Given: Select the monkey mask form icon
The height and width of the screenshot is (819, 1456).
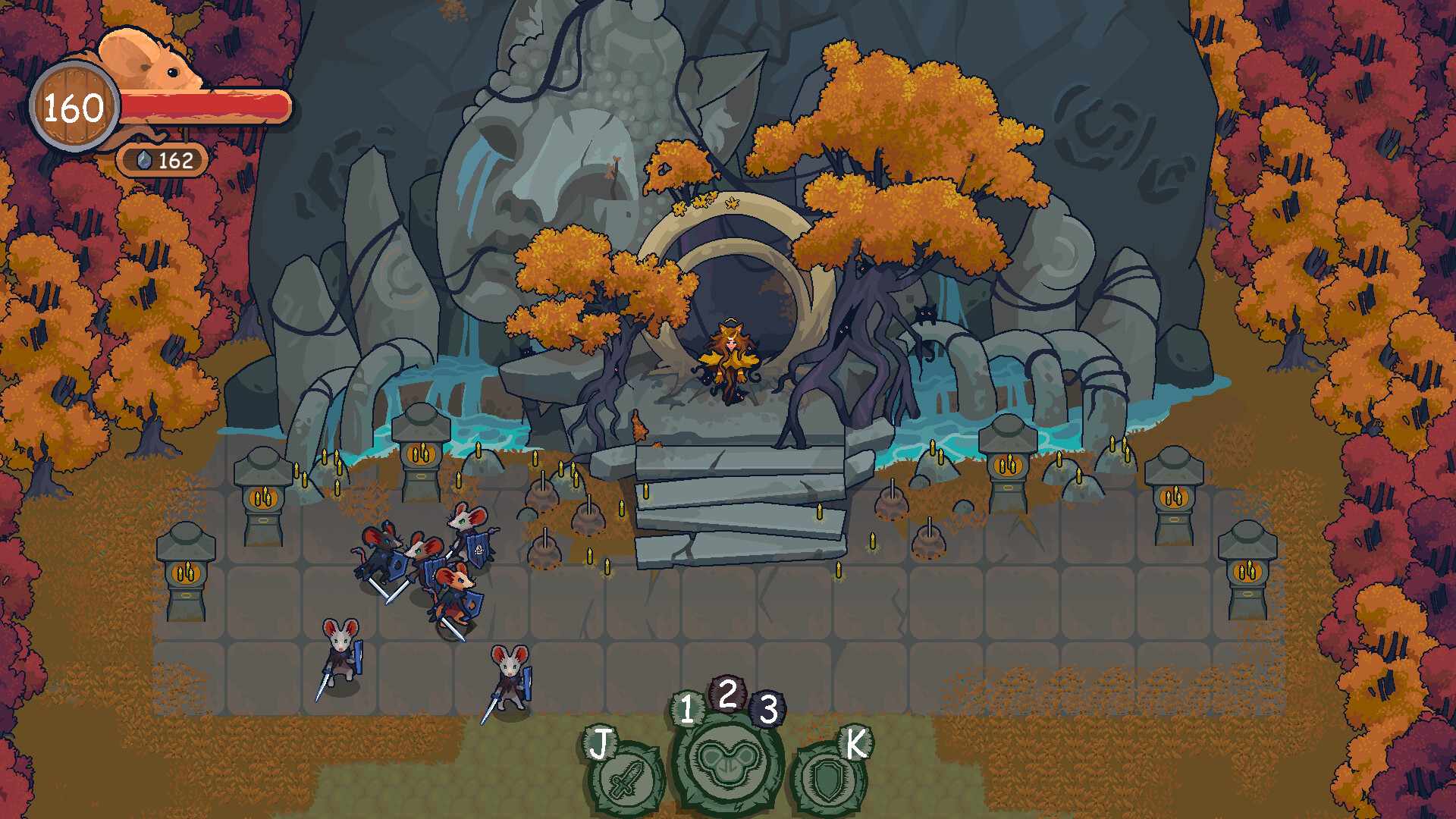Looking at the screenshot, I should (726, 761).
